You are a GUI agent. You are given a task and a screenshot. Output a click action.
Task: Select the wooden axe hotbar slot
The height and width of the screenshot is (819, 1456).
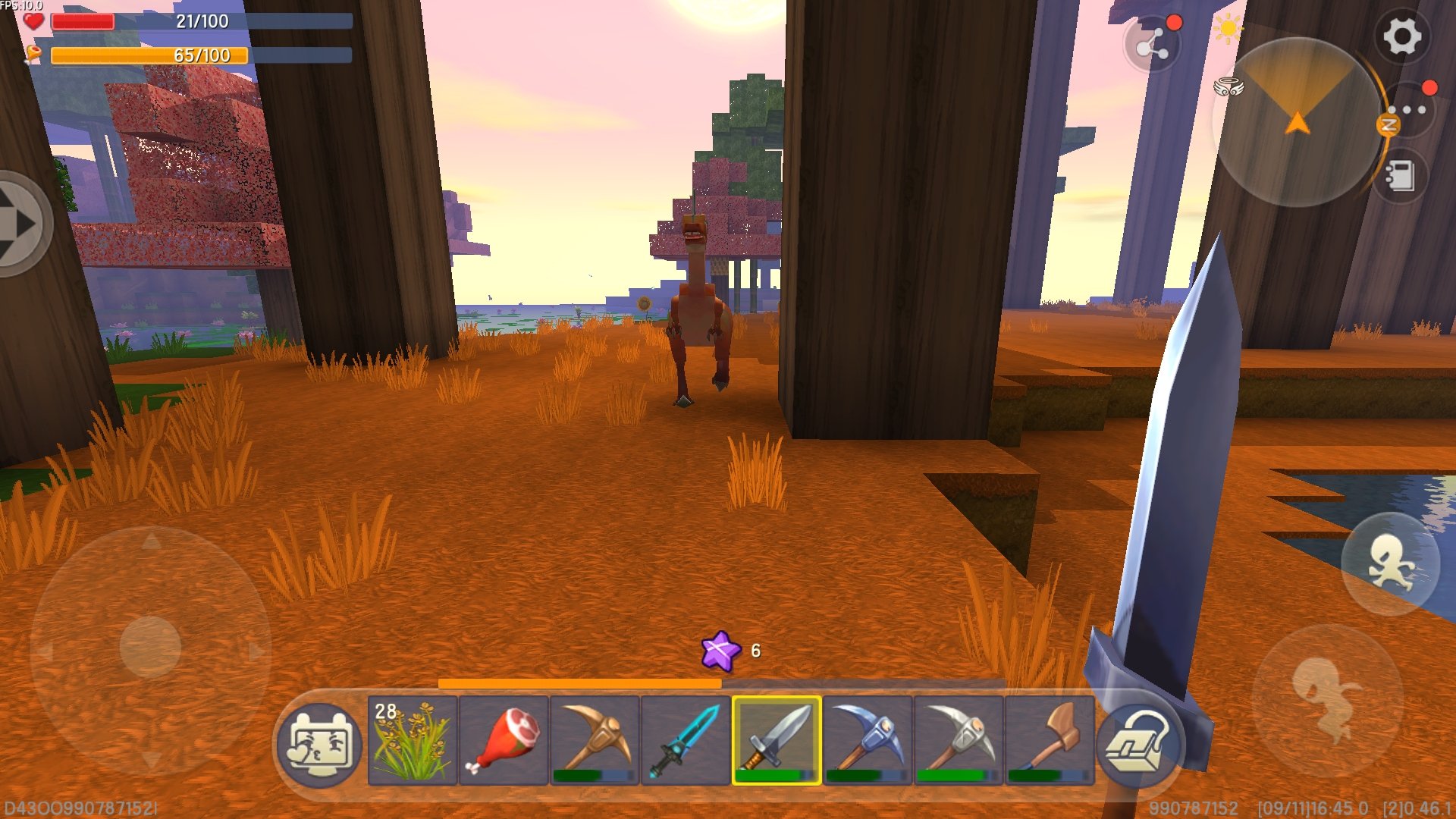(x=1050, y=740)
